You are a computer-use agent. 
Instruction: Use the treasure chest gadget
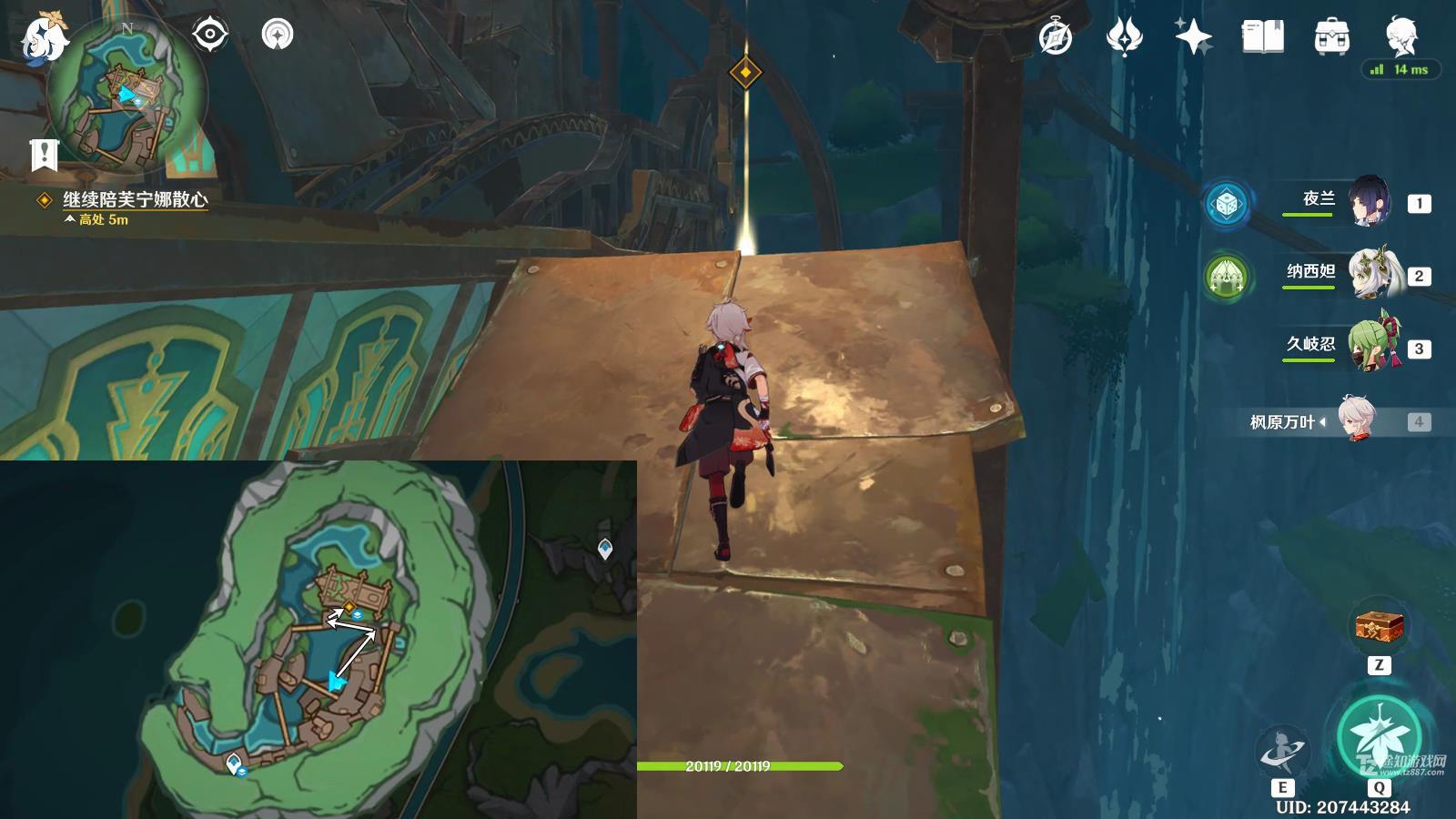coord(1380,627)
